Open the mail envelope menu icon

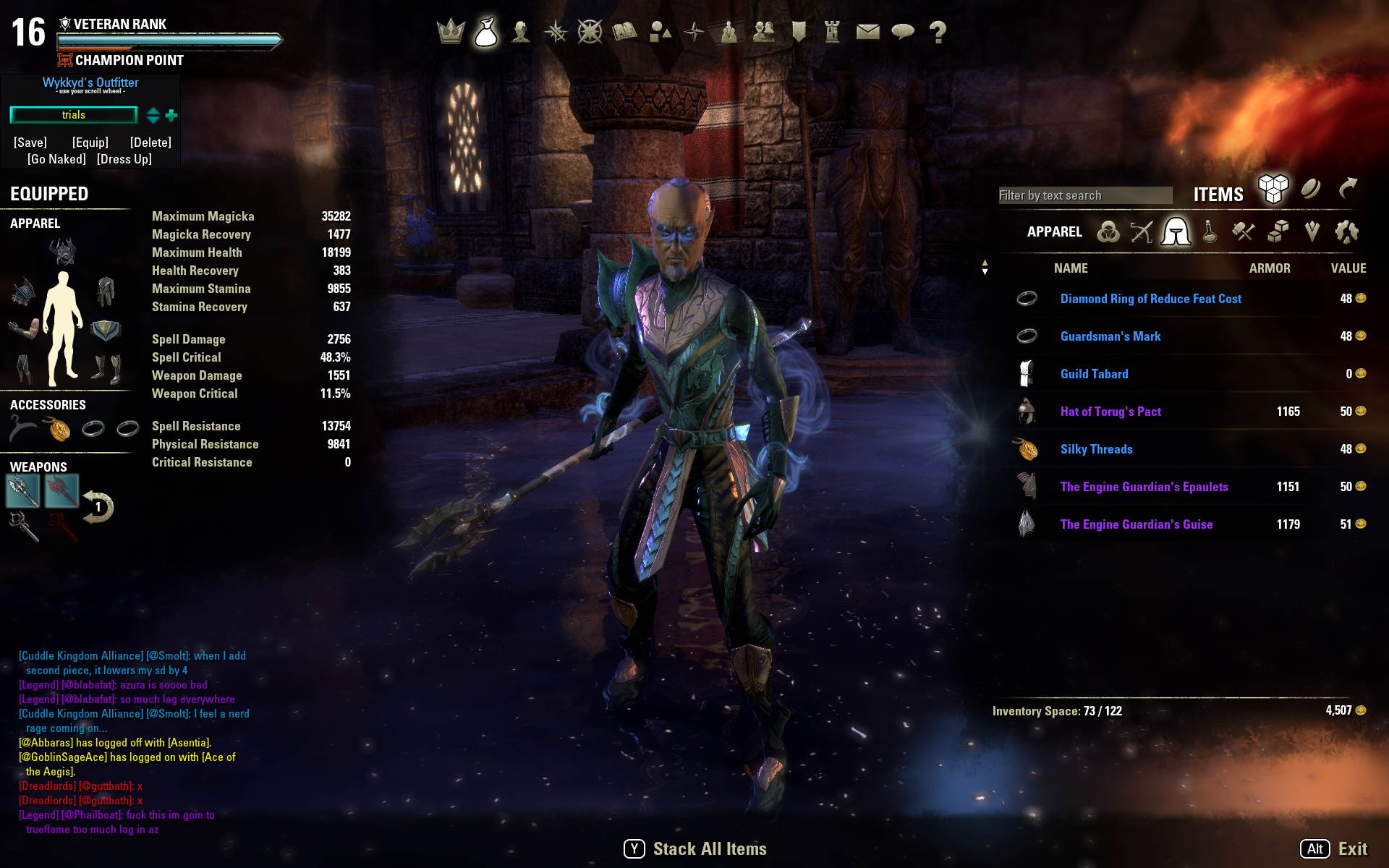click(867, 32)
